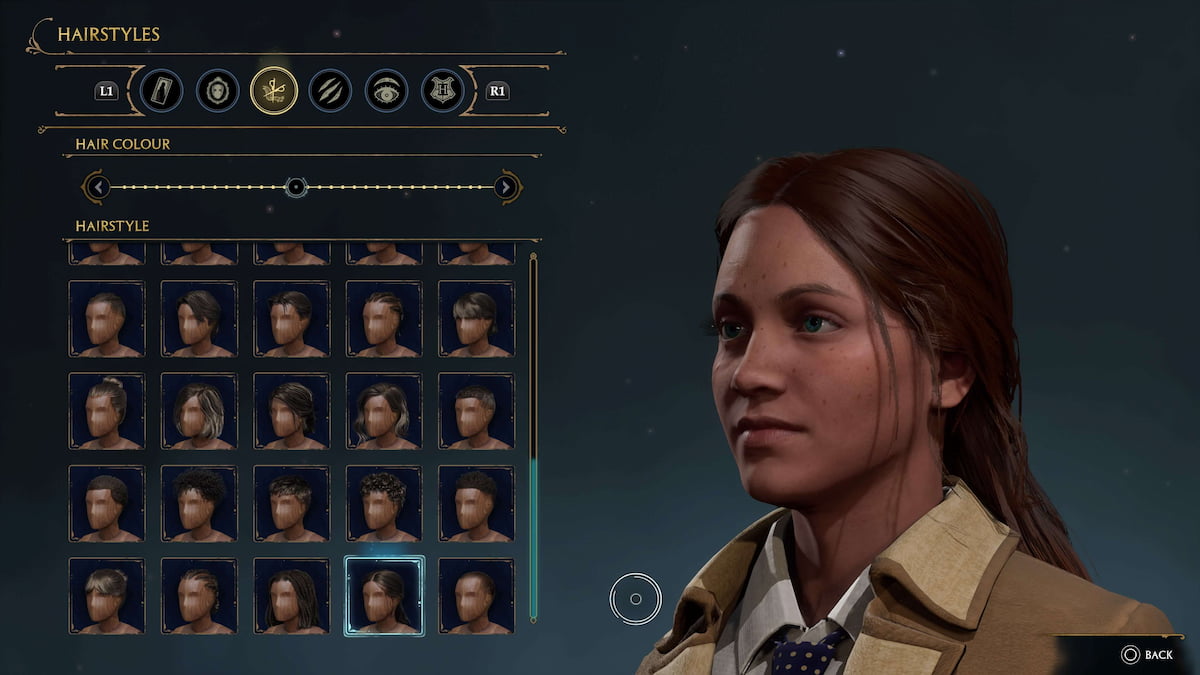Choose the long dreadlocks hairstyle
This screenshot has width=1200, height=675.
point(291,595)
